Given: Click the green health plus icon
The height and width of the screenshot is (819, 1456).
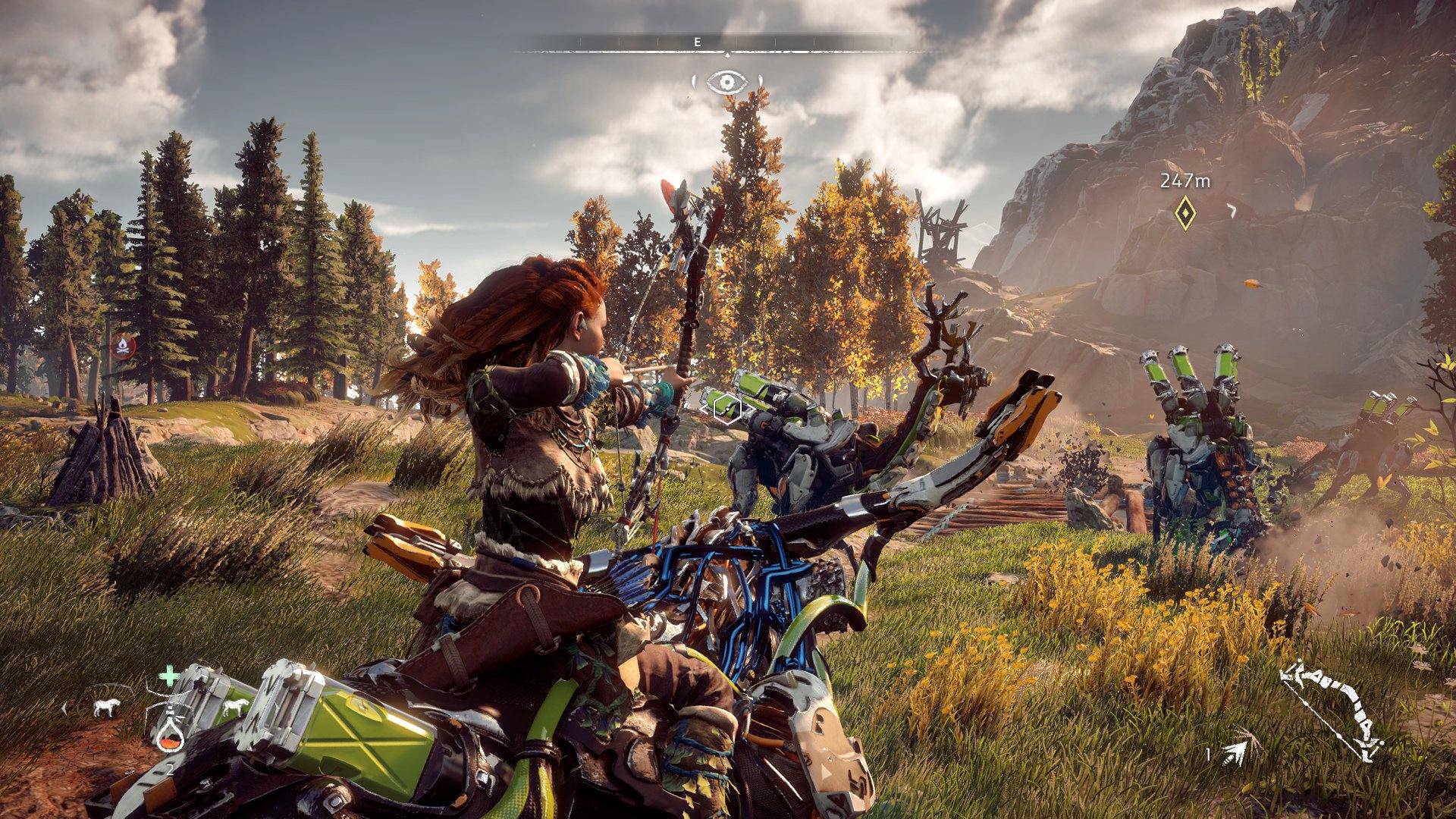Looking at the screenshot, I should [x=169, y=676].
